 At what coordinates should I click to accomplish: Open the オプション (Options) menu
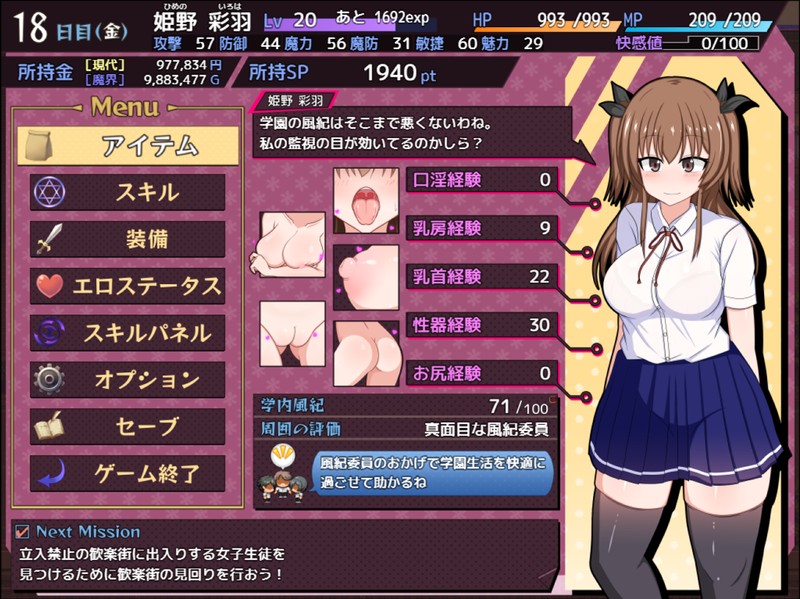tap(128, 380)
